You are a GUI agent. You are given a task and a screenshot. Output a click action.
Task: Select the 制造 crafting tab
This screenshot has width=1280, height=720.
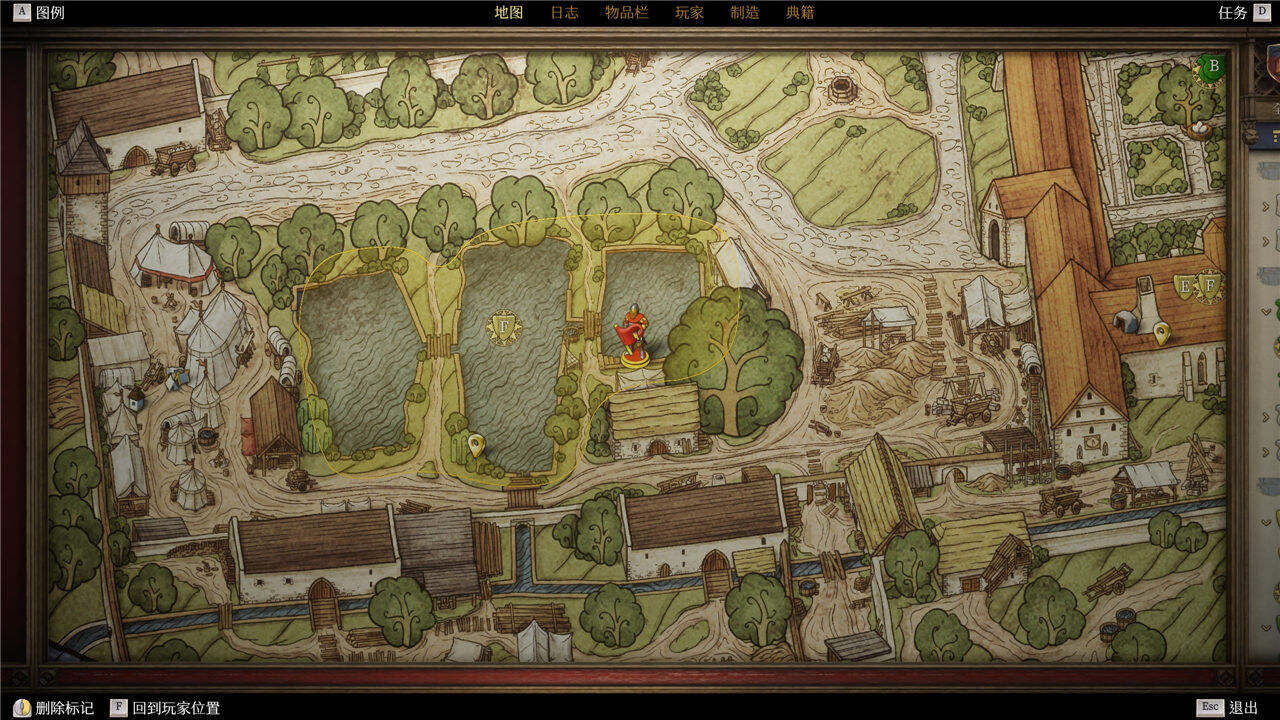(744, 13)
